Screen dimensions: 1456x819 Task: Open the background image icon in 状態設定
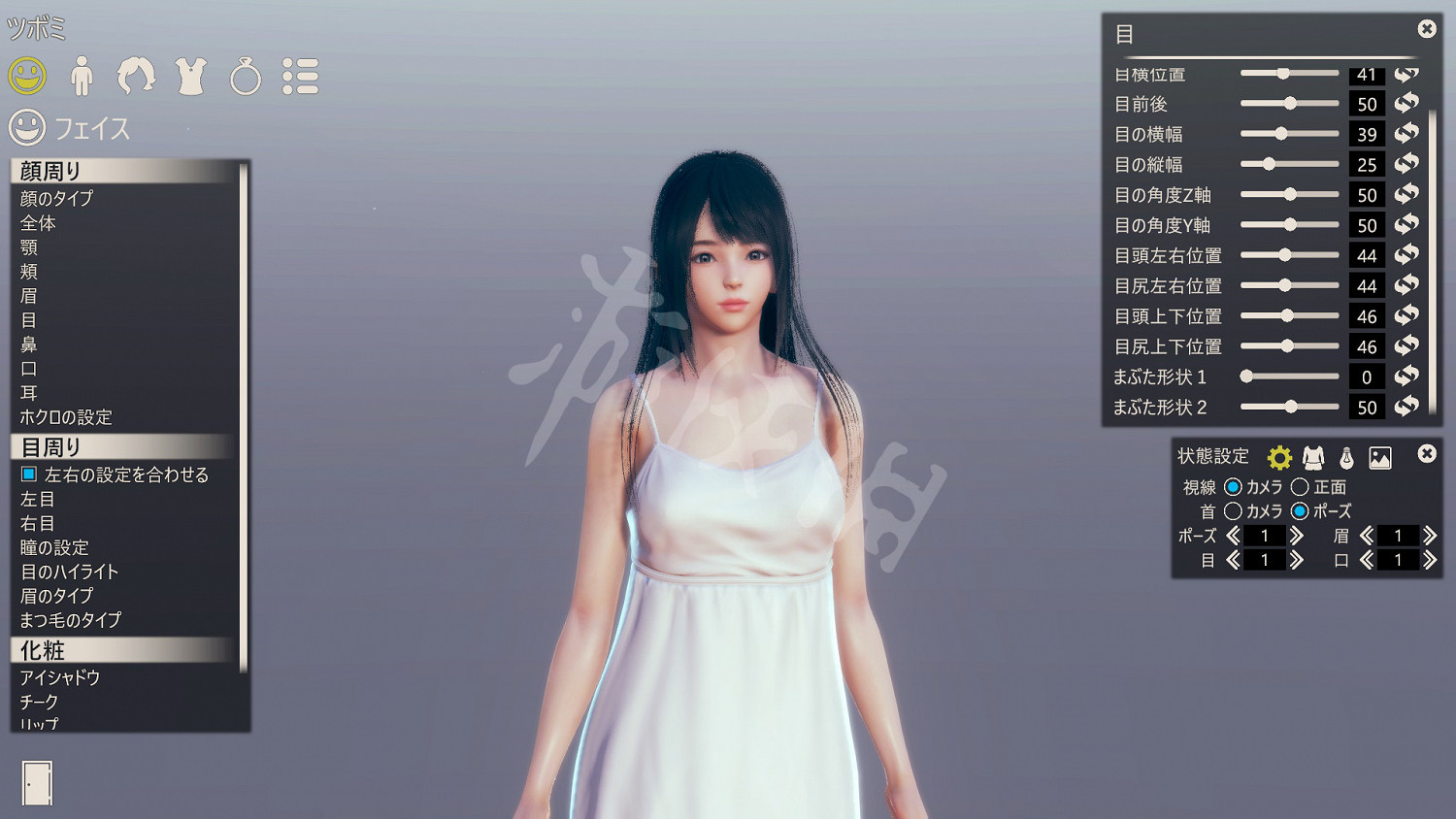click(x=1379, y=455)
